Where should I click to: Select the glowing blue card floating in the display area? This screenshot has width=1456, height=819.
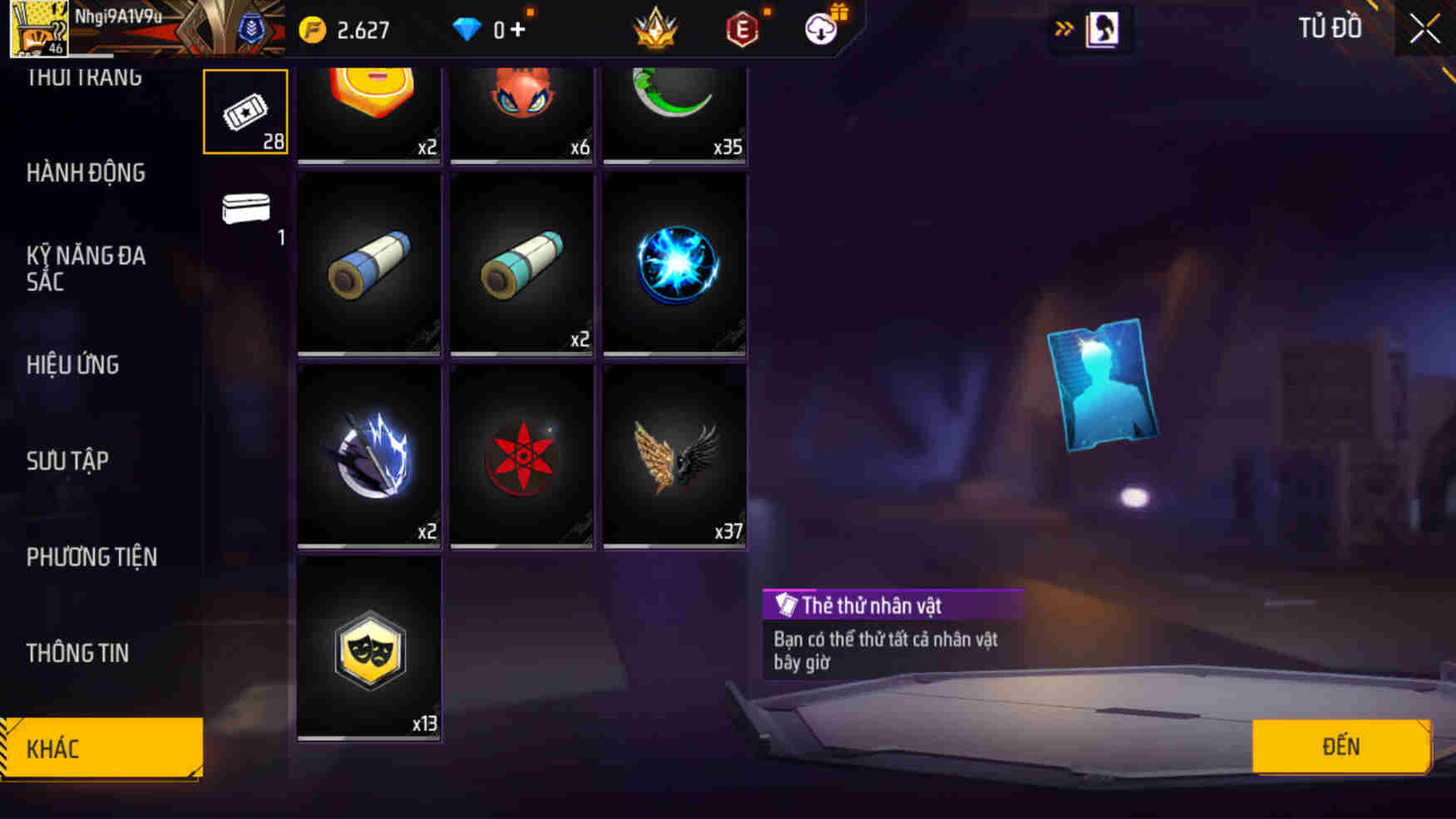coord(1104,382)
